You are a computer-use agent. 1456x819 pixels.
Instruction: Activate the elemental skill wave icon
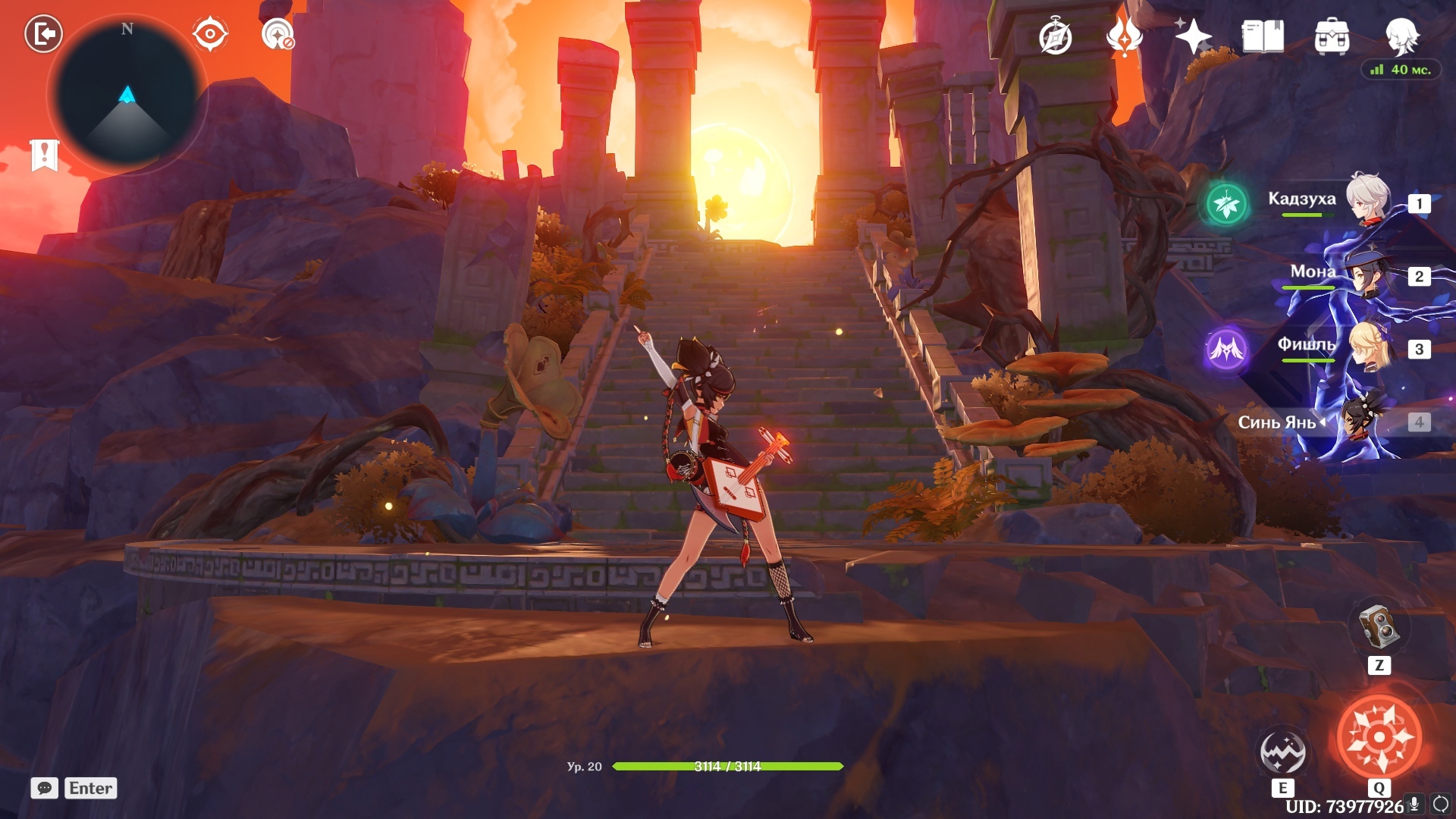tap(1282, 752)
